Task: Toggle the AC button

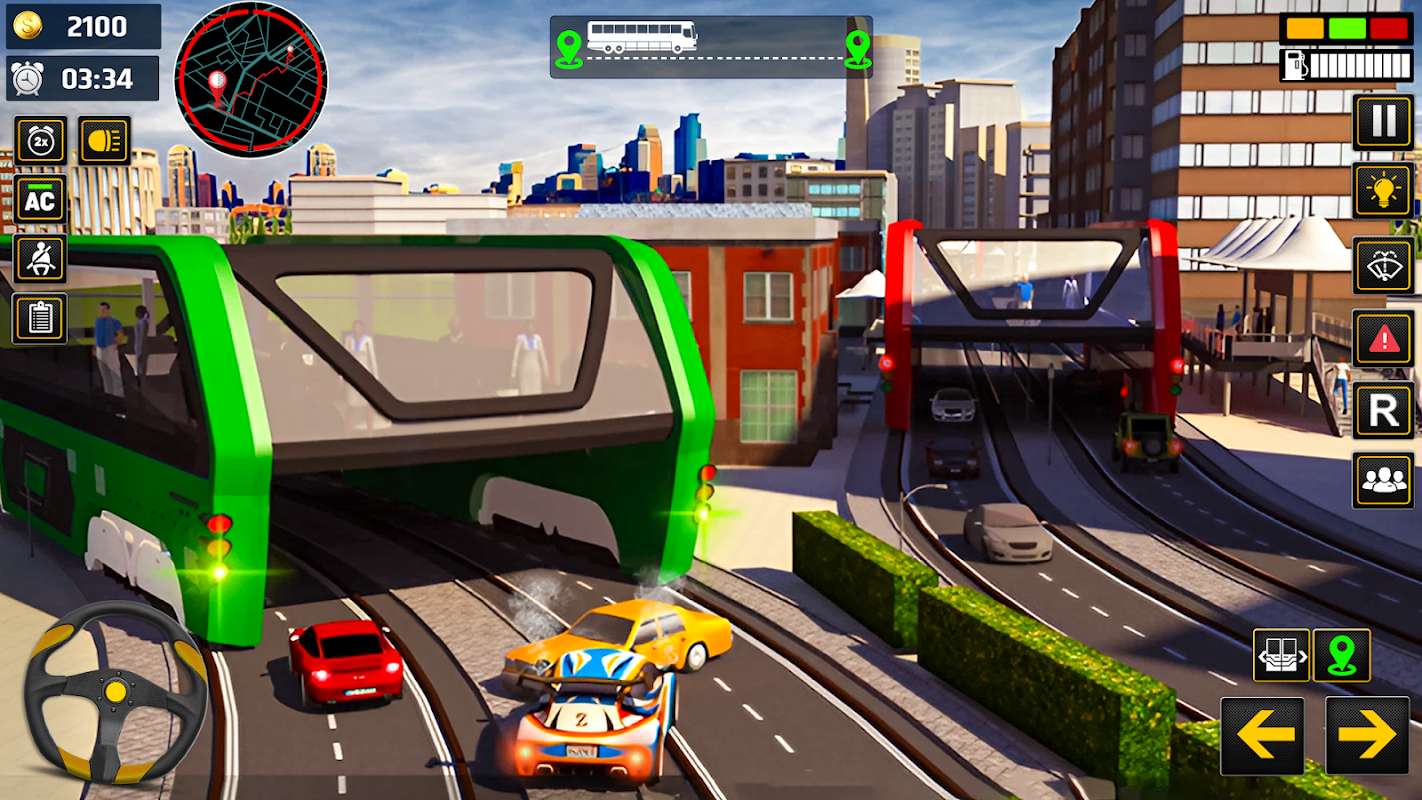Action: click(x=40, y=199)
